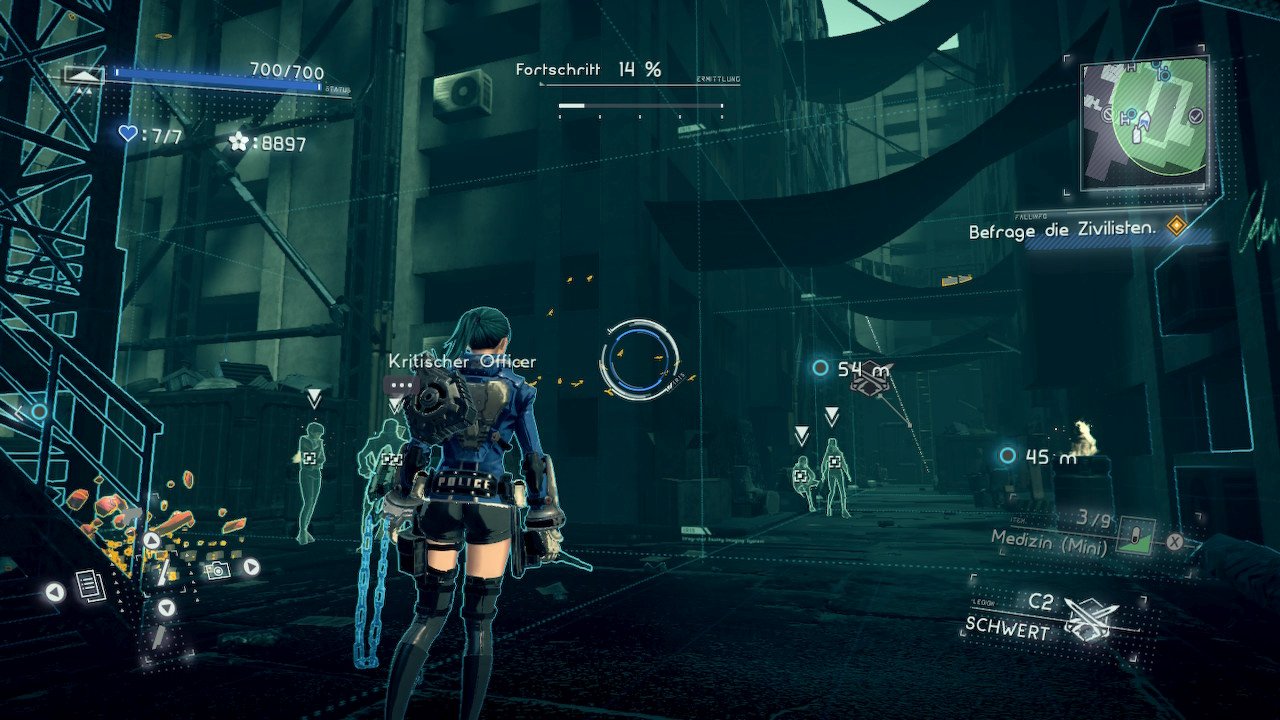The width and height of the screenshot is (1280, 720).
Task: Click the Kritischer Officer speech bubble marker
Action: coord(401,384)
